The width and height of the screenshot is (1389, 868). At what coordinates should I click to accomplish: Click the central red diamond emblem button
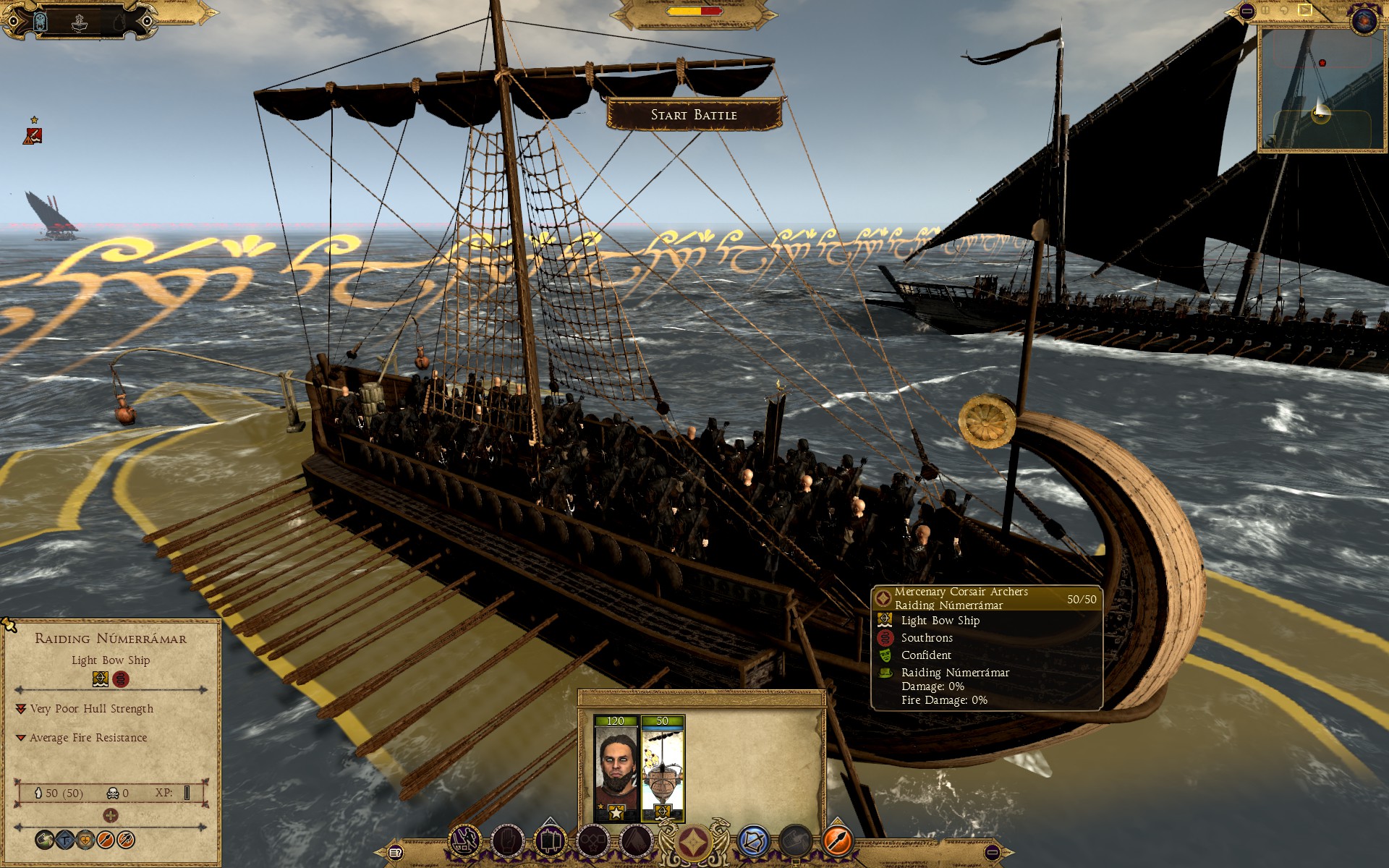click(x=693, y=843)
